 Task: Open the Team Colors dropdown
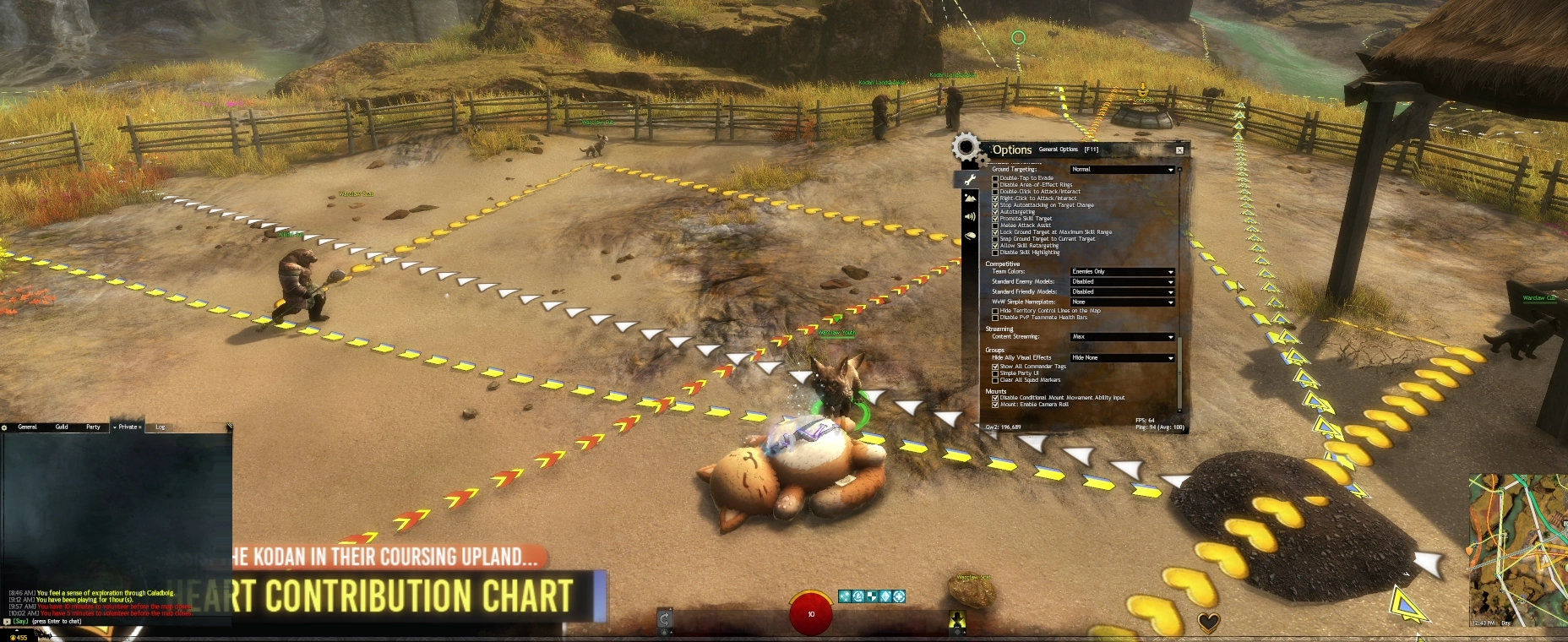pos(1122,272)
